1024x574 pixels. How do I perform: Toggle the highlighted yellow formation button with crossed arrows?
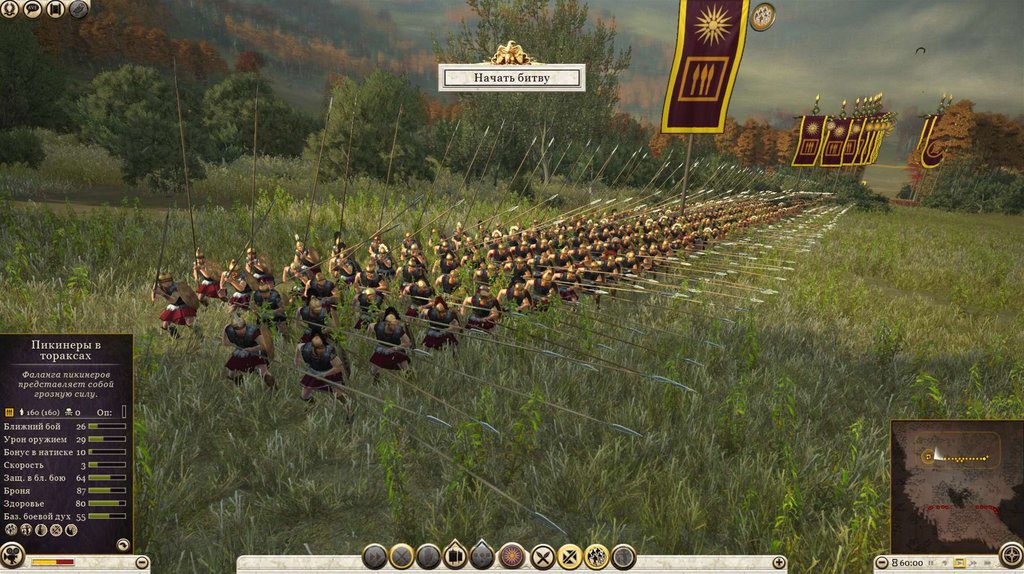click(x=570, y=557)
